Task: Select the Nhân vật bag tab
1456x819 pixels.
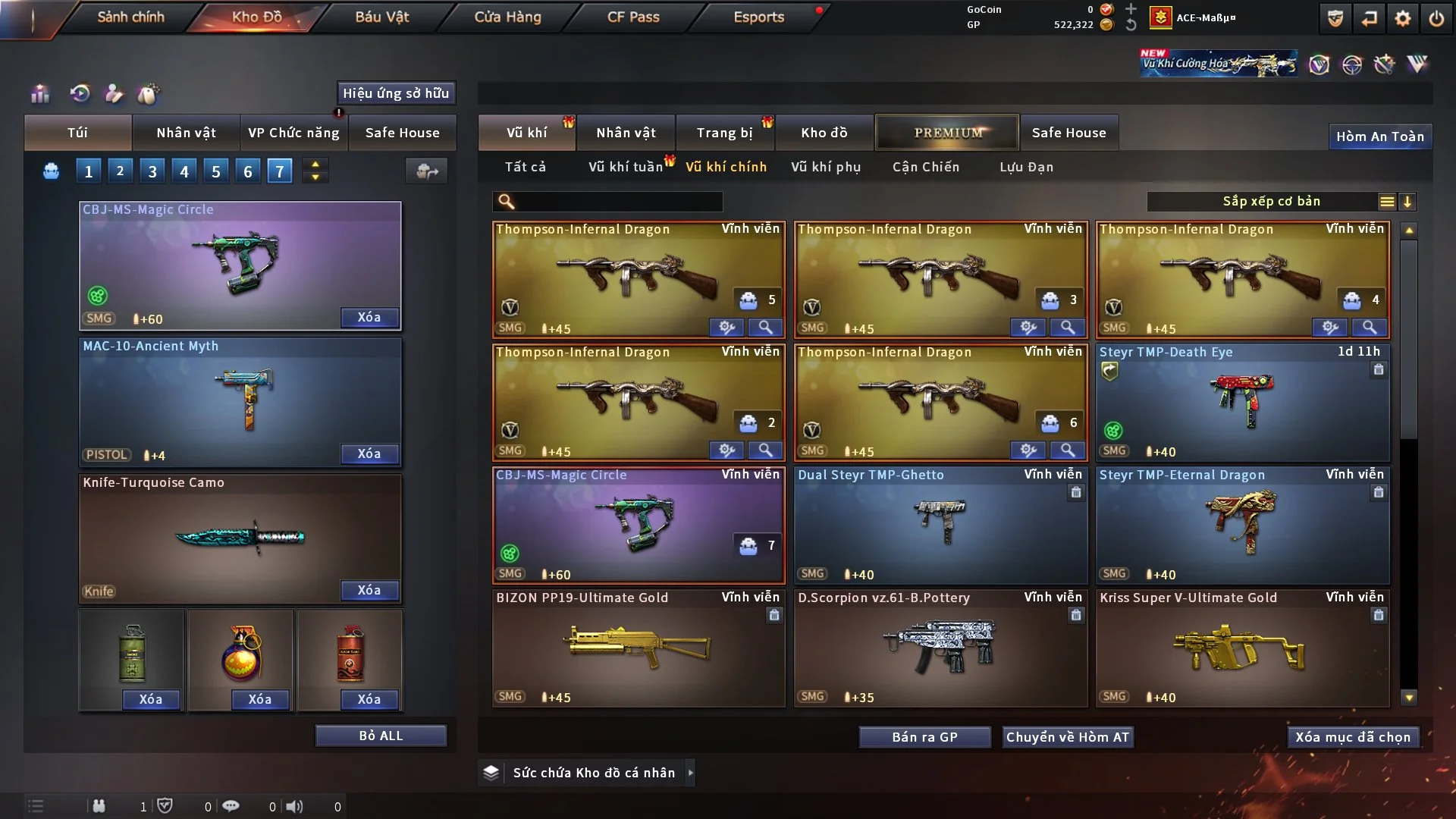Action: 186,133
